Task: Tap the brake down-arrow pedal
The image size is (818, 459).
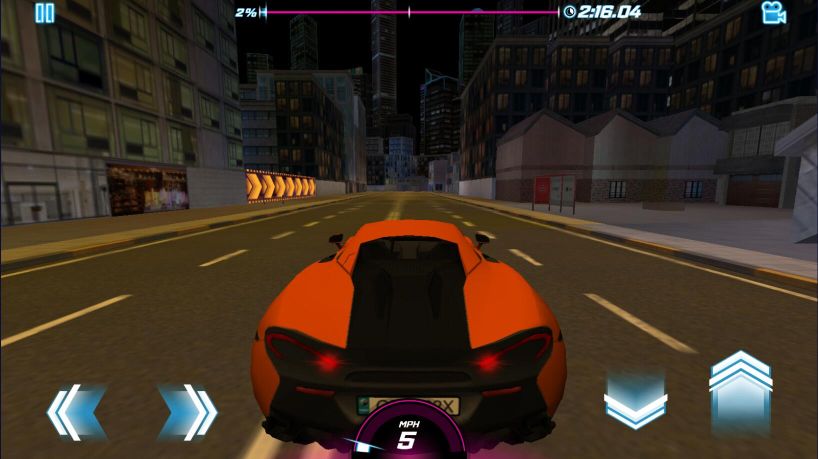Action: pos(635,401)
